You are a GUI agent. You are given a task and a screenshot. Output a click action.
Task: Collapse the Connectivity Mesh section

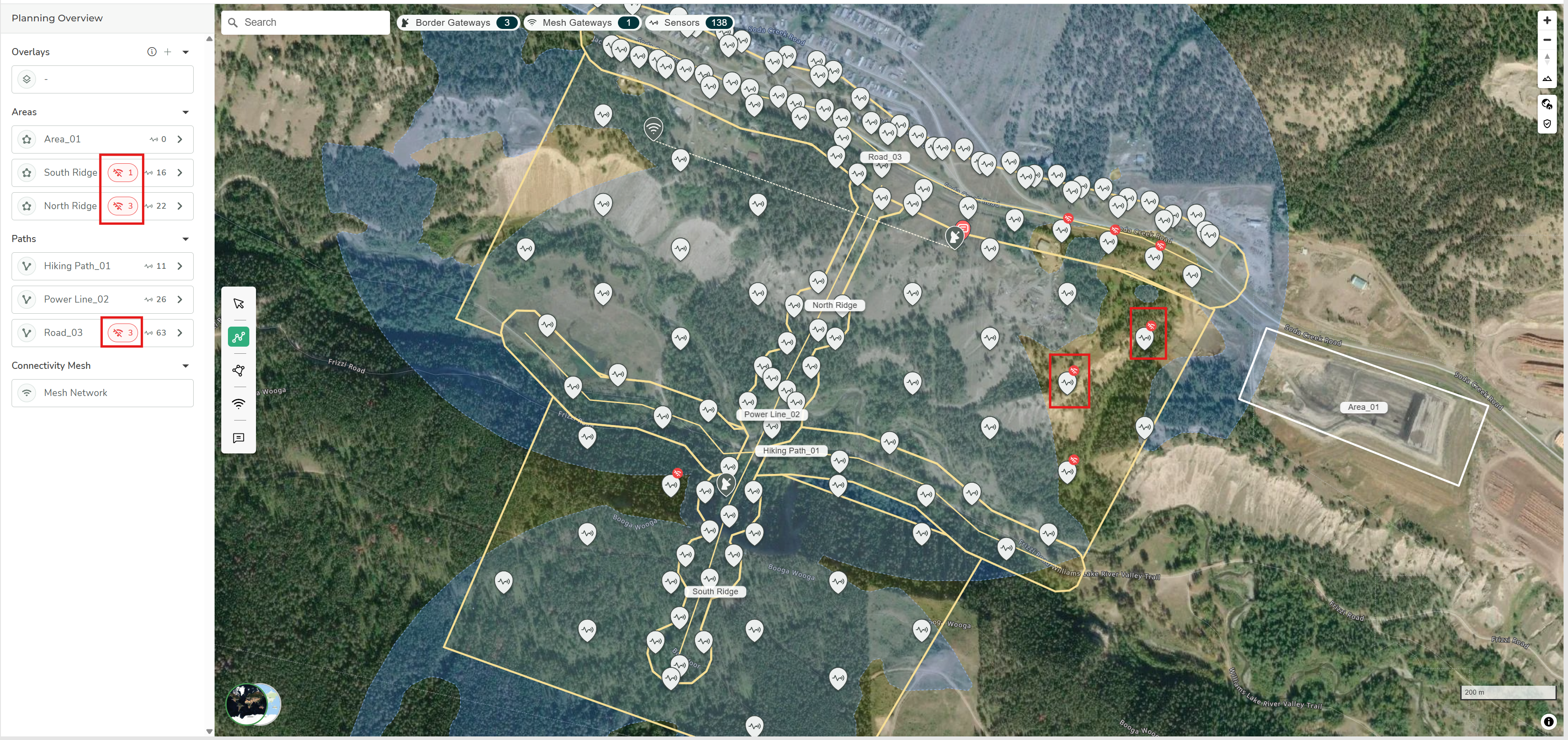pyautogui.click(x=186, y=366)
